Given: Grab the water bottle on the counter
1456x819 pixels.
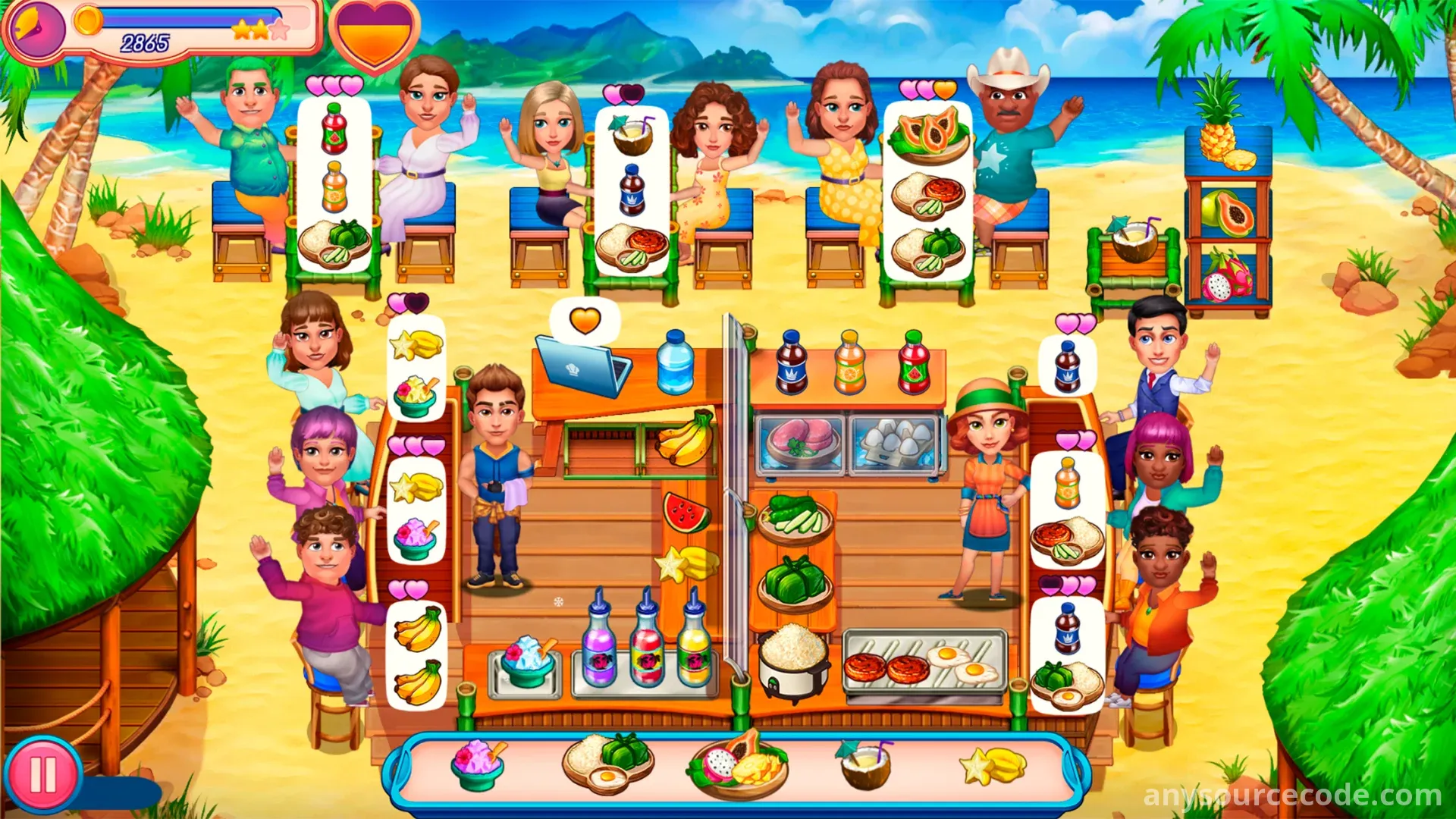Looking at the screenshot, I should click(x=675, y=362).
